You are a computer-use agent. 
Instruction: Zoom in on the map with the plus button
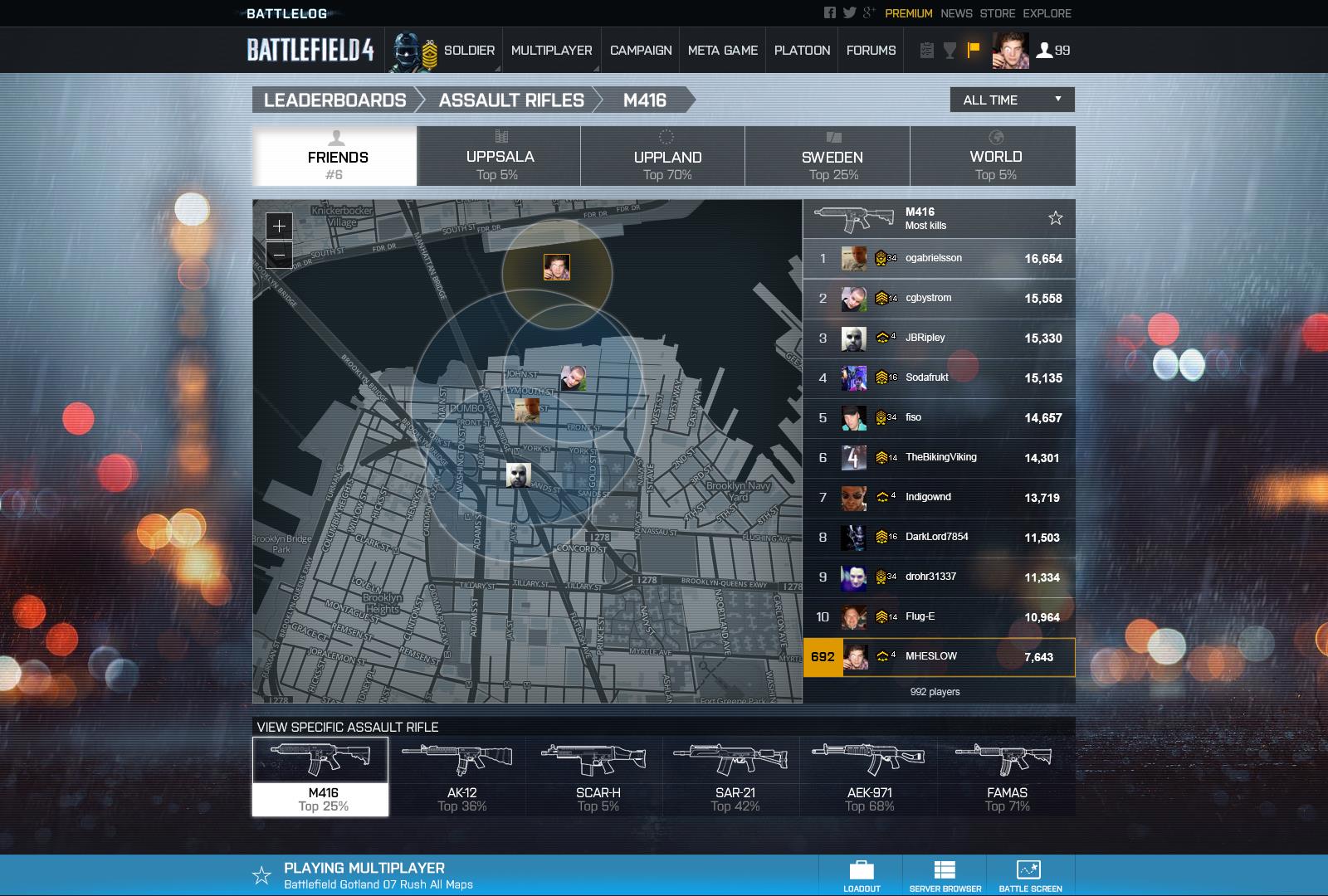[x=279, y=225]
